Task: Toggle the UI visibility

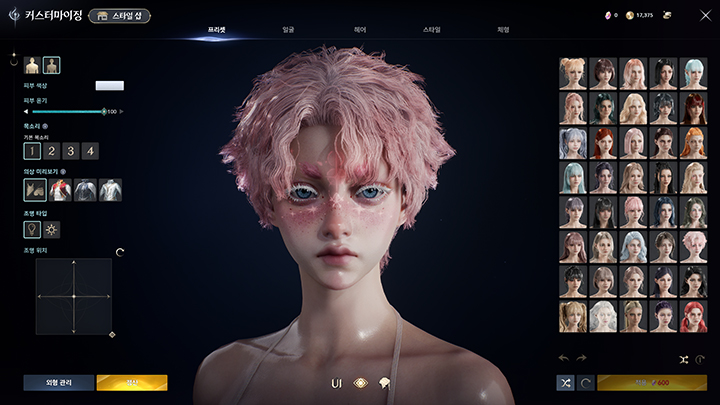Action: pyautogui.click(x=336, y=383)
